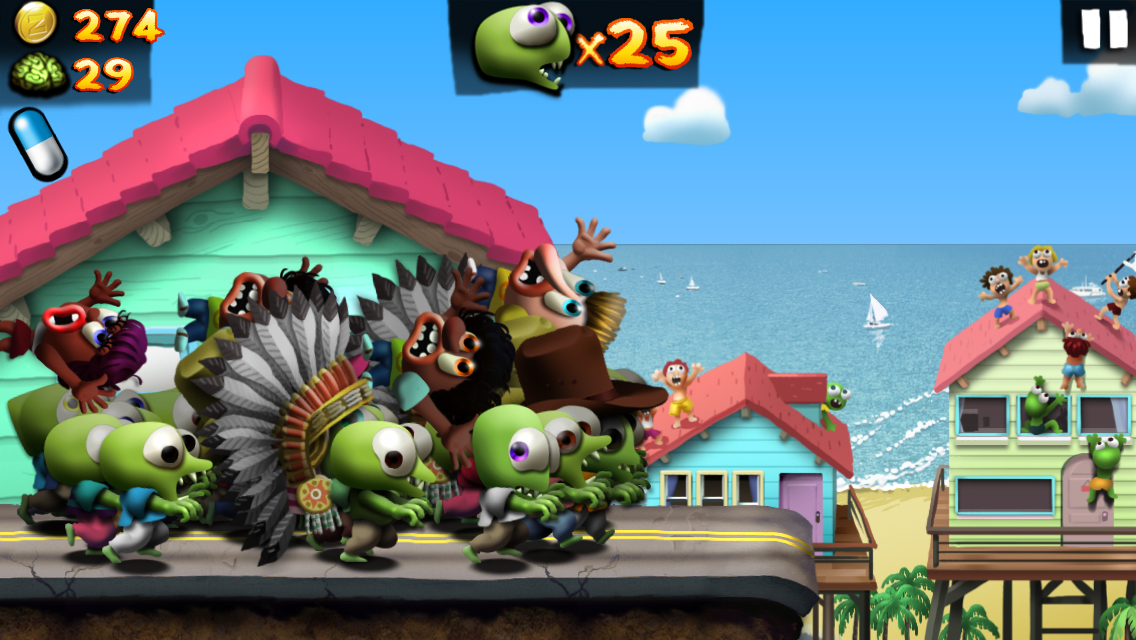1136x640 pixels.
Task: Pause the game with the pause button
Action: point(1103,29)
